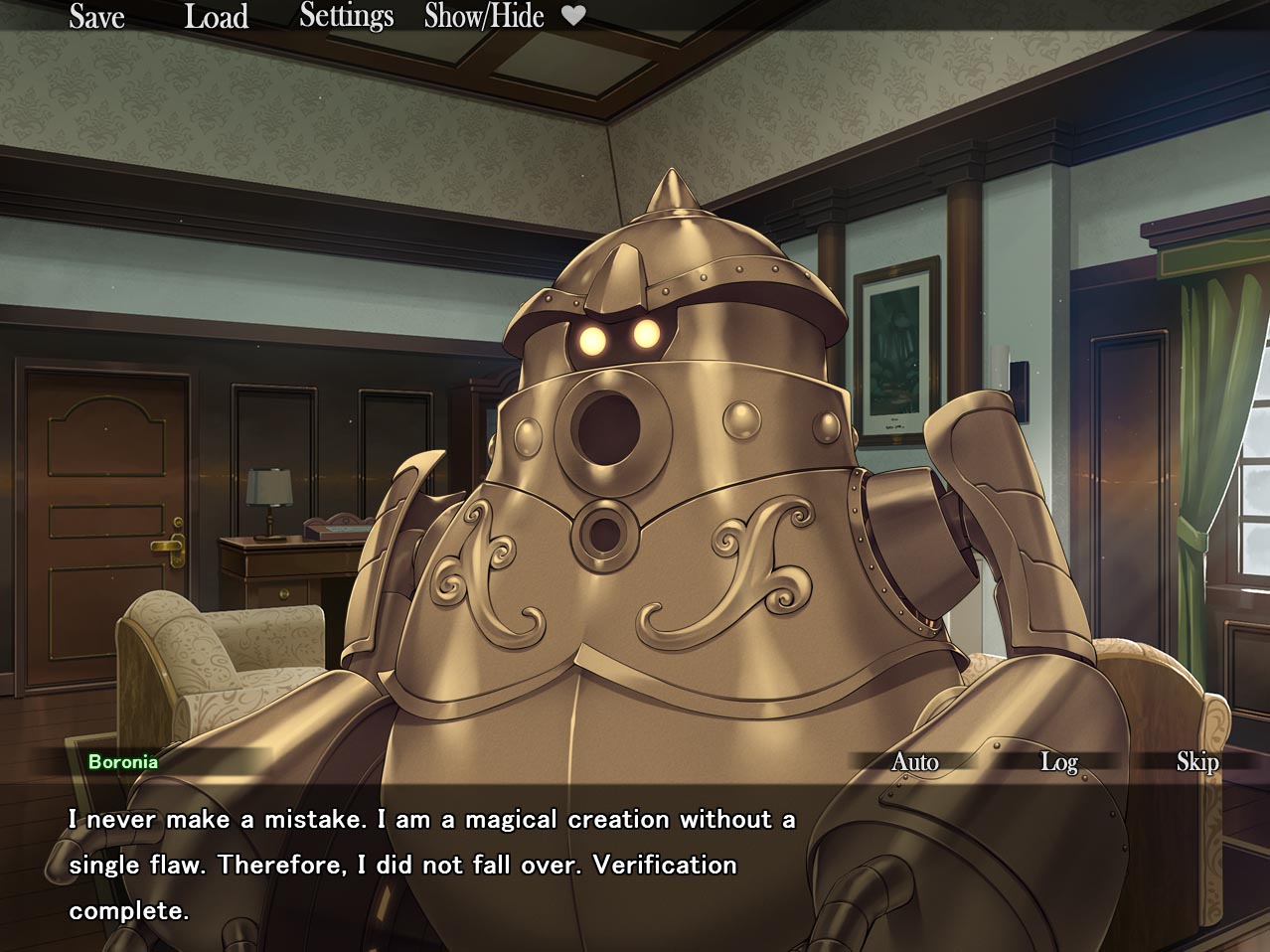
Task: Enable Auto text advance
Action: [914, 762]
